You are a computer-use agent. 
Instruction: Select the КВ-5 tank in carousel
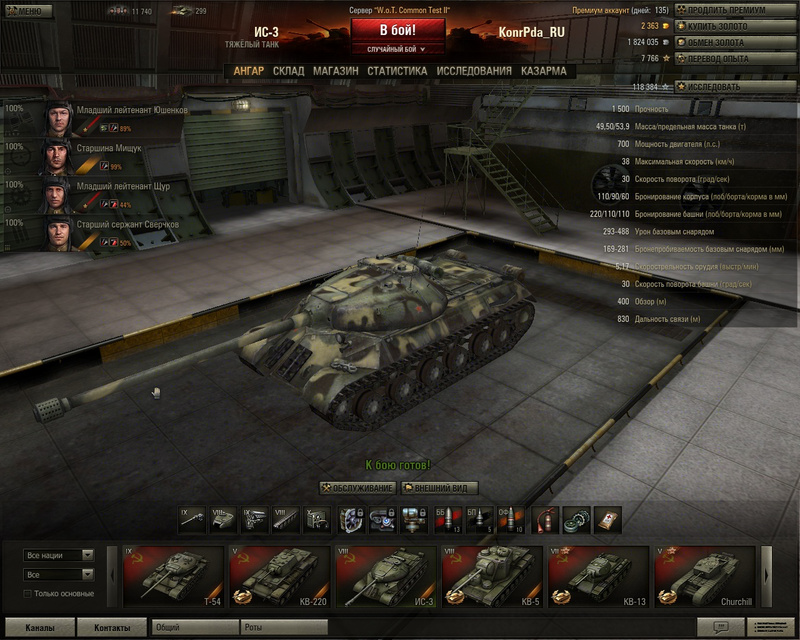click(492, 576)
